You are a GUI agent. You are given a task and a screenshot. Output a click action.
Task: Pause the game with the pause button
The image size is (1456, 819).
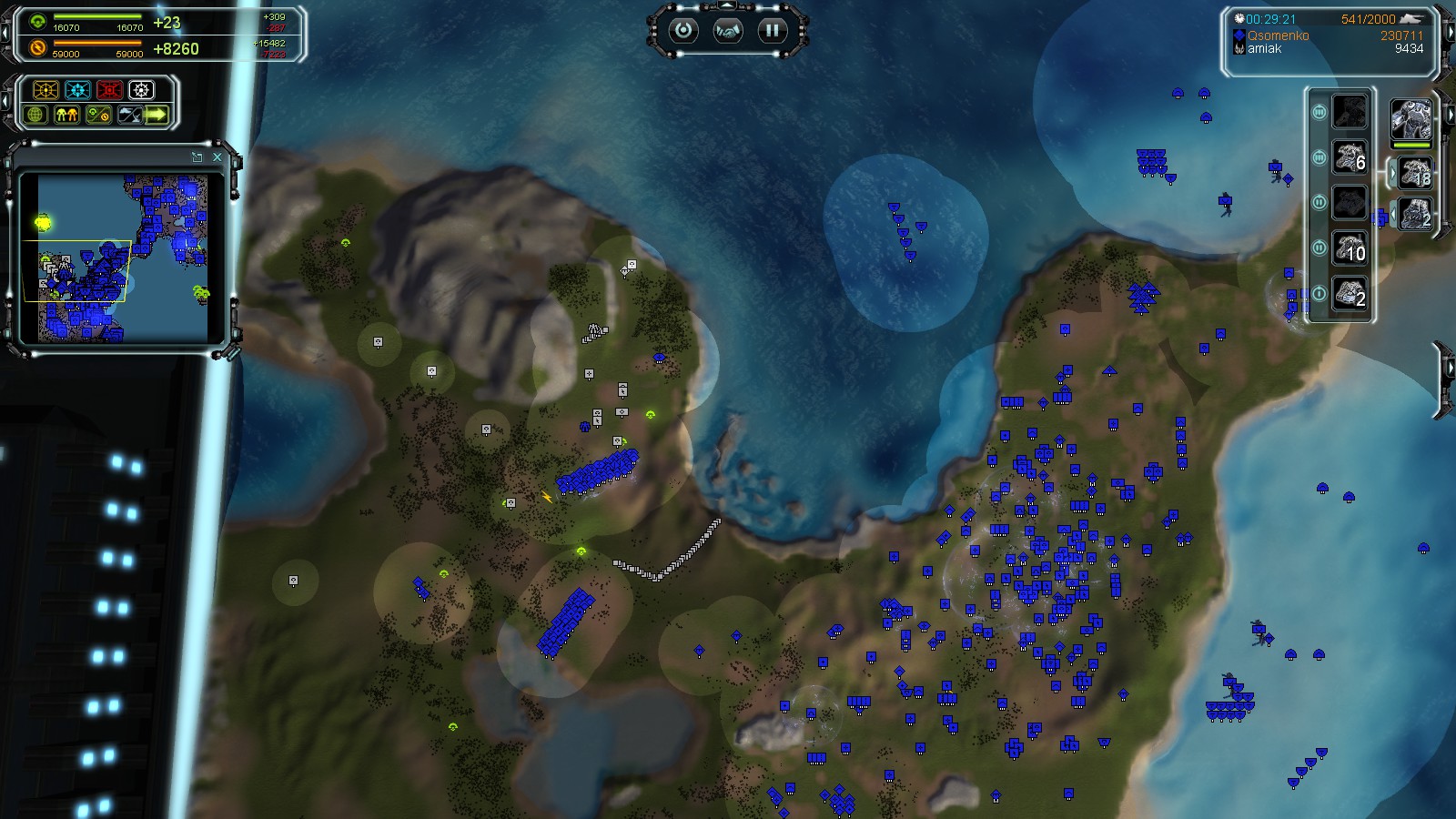[x=772, y=29]
